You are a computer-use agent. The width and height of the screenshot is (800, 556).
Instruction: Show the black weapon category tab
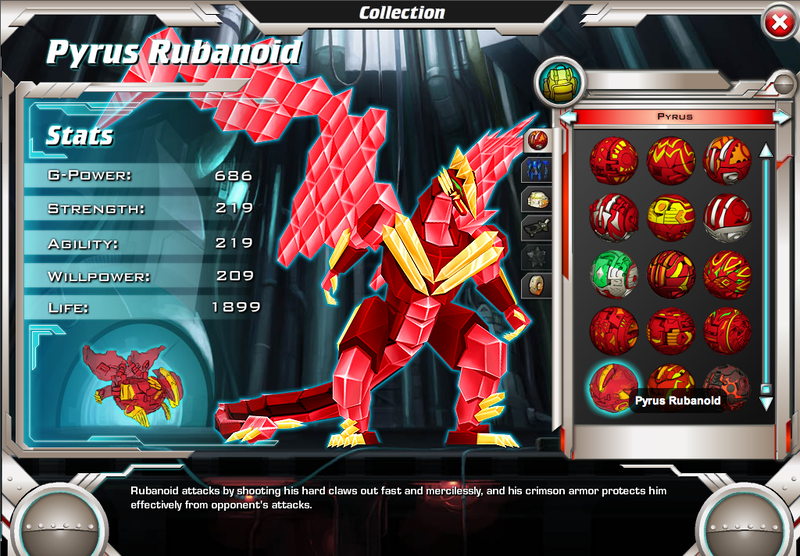coord(537,228)
